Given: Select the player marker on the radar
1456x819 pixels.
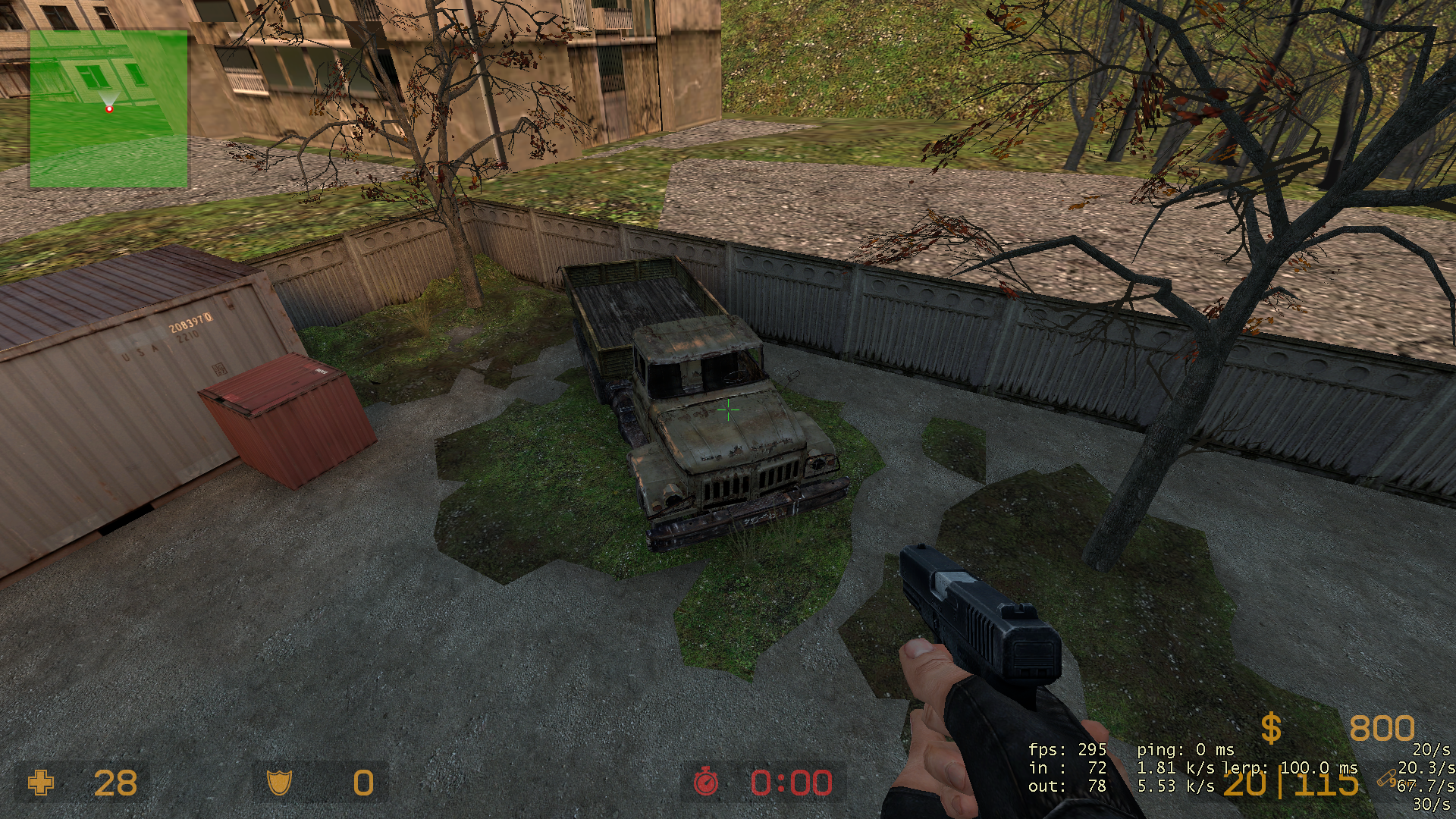Looking at the screenshot, I should 109,109.
